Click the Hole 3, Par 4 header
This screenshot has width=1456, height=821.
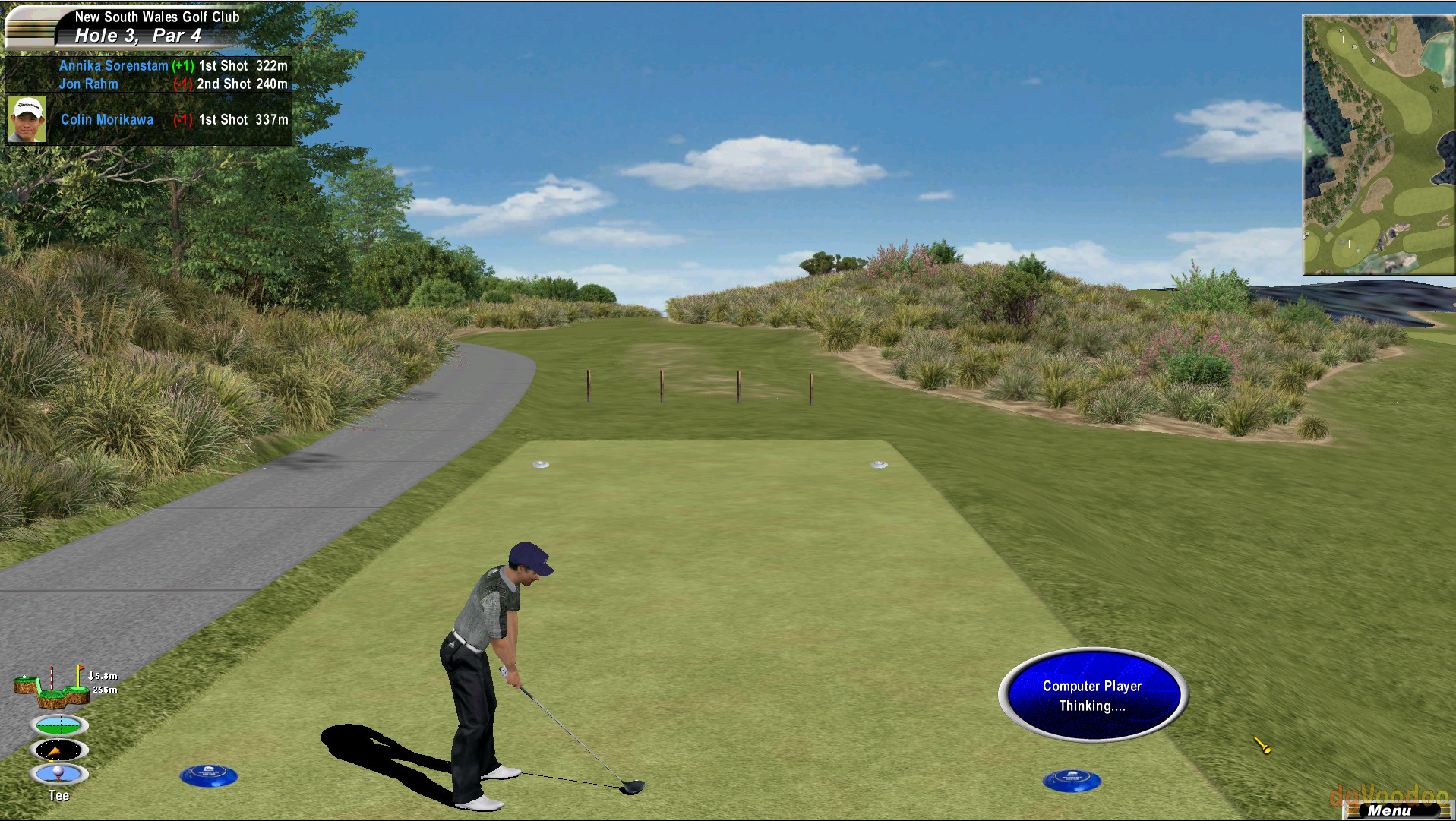(139, 35)
